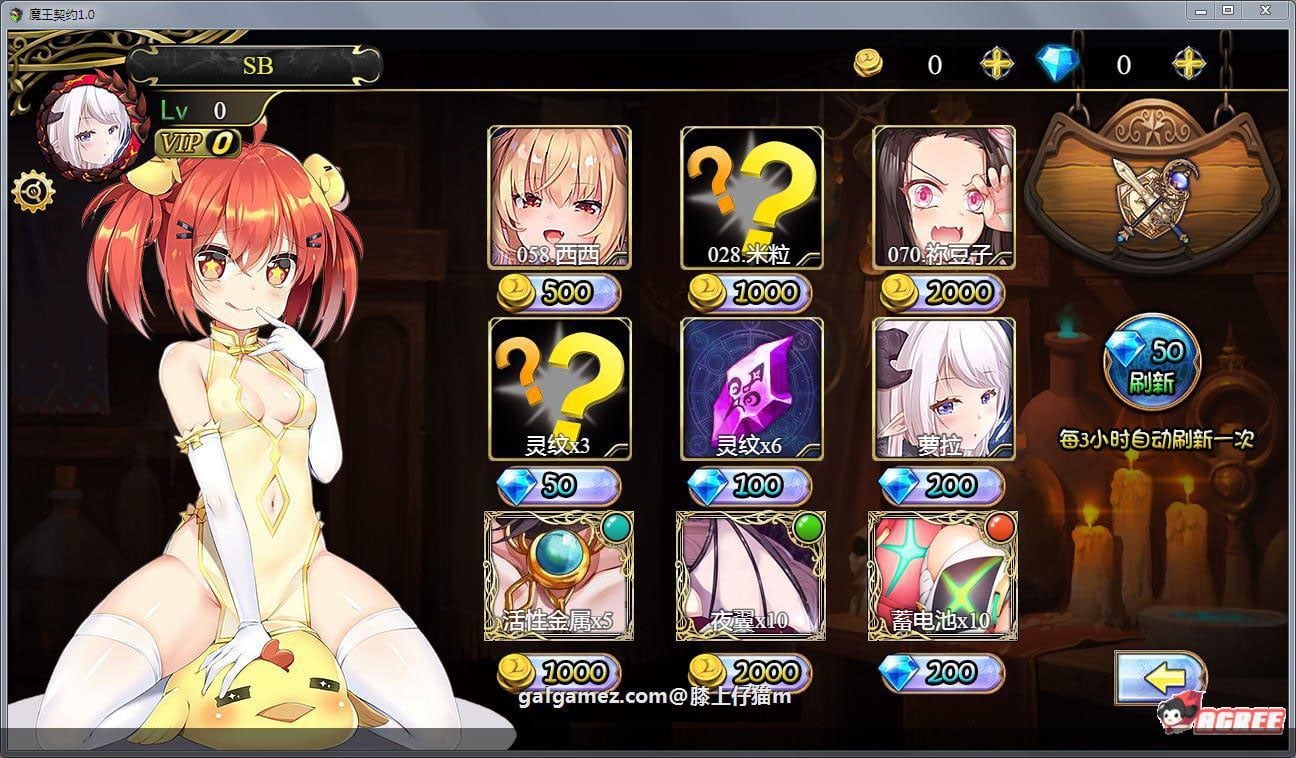Select the 灵纹x3 mystery item card
Screen dimensions: 1296x758
[x=558, y=388]
